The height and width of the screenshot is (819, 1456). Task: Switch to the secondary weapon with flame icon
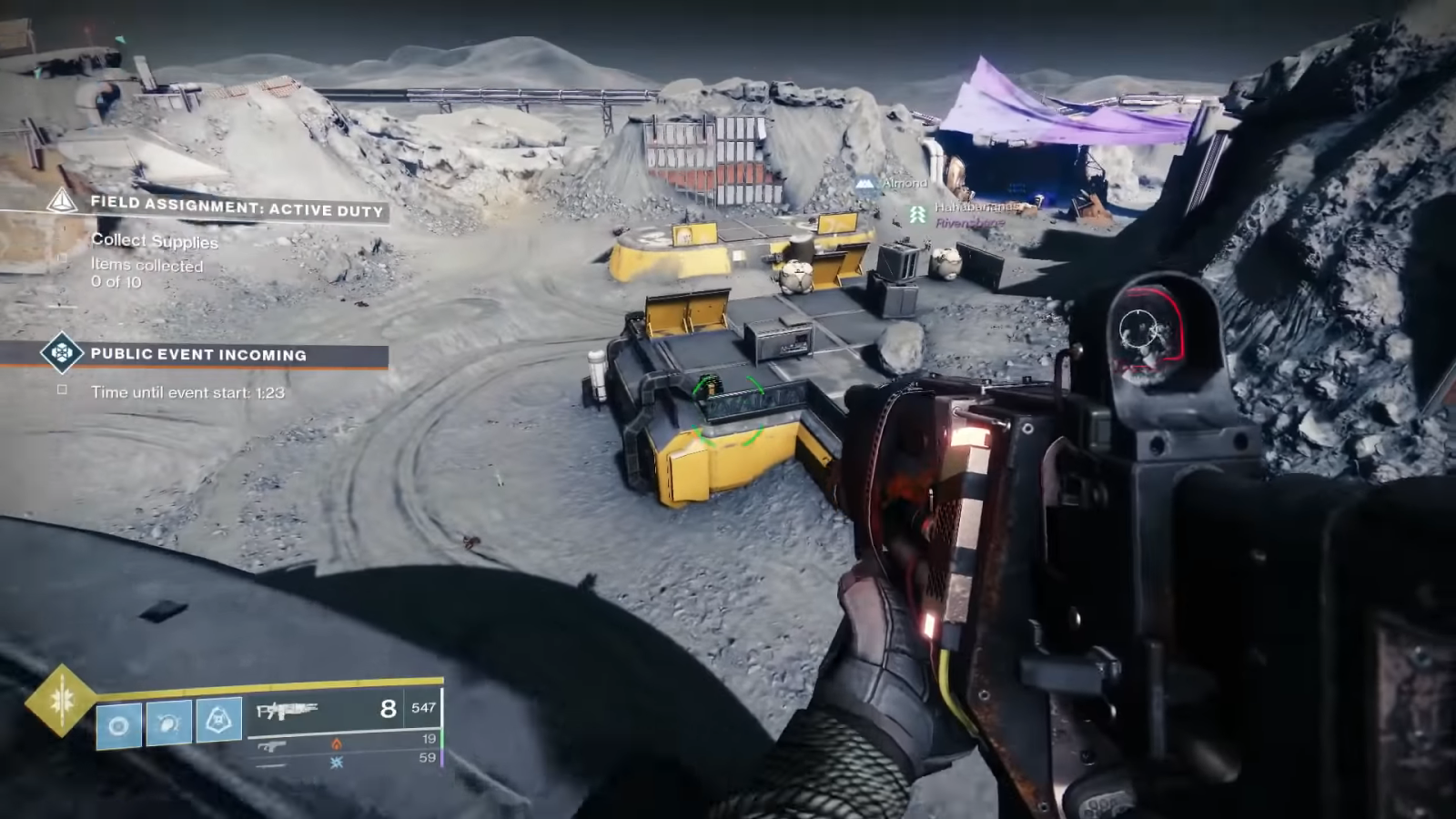pos(273,746)
